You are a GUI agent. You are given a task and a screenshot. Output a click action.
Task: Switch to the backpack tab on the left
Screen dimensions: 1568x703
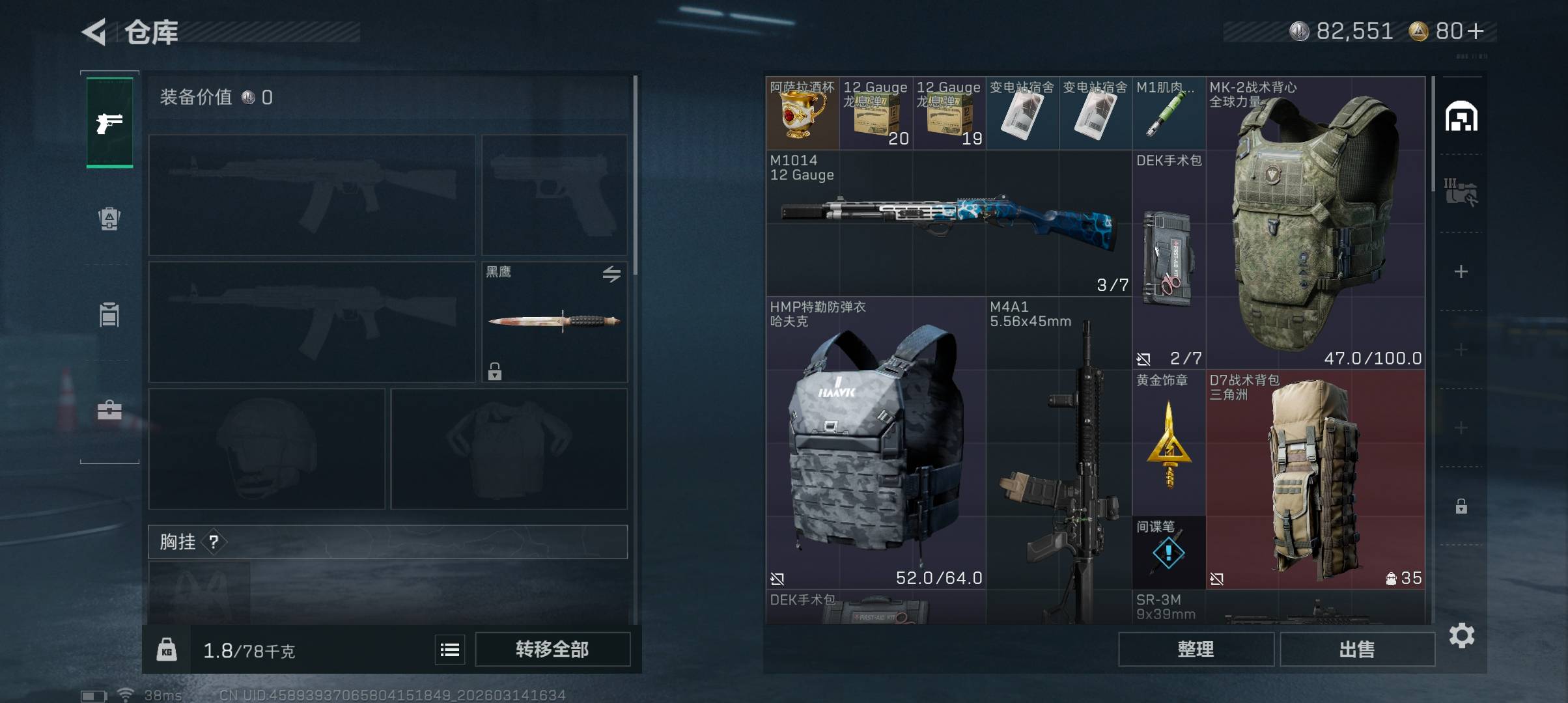(x=109, y=219)
